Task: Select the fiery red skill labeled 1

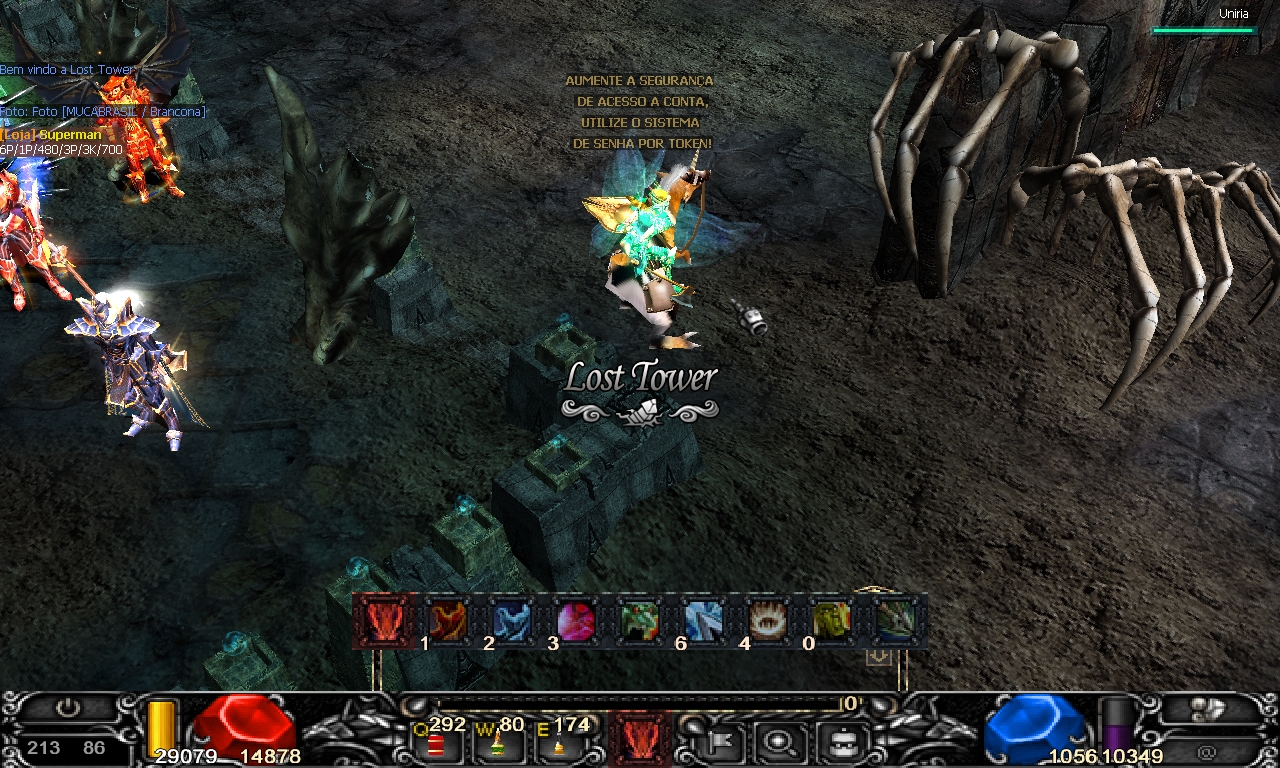Action: [447, 621]
